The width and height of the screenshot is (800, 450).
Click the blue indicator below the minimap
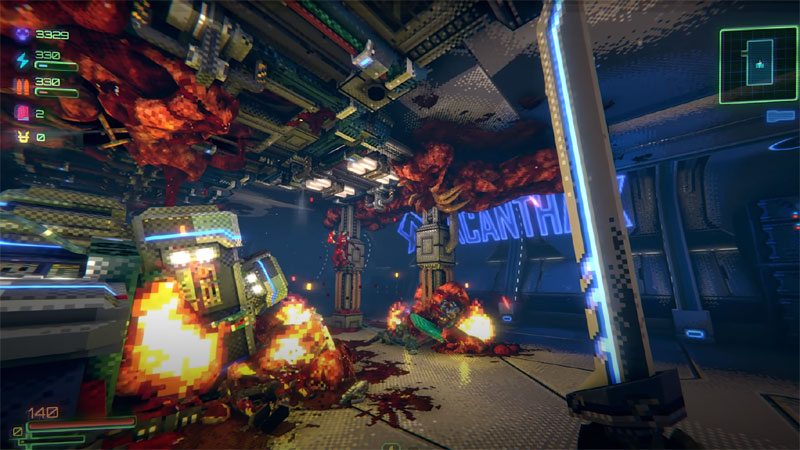781,116
